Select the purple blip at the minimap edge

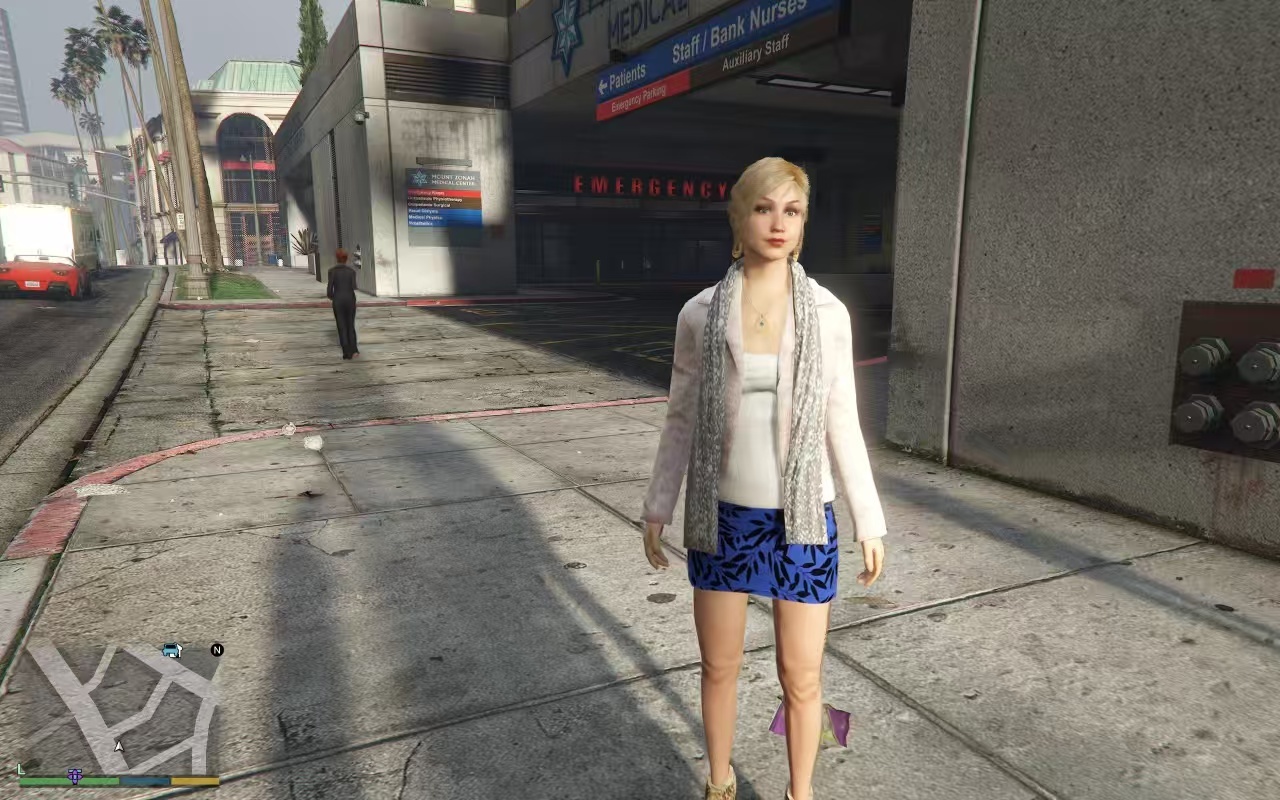75,775
